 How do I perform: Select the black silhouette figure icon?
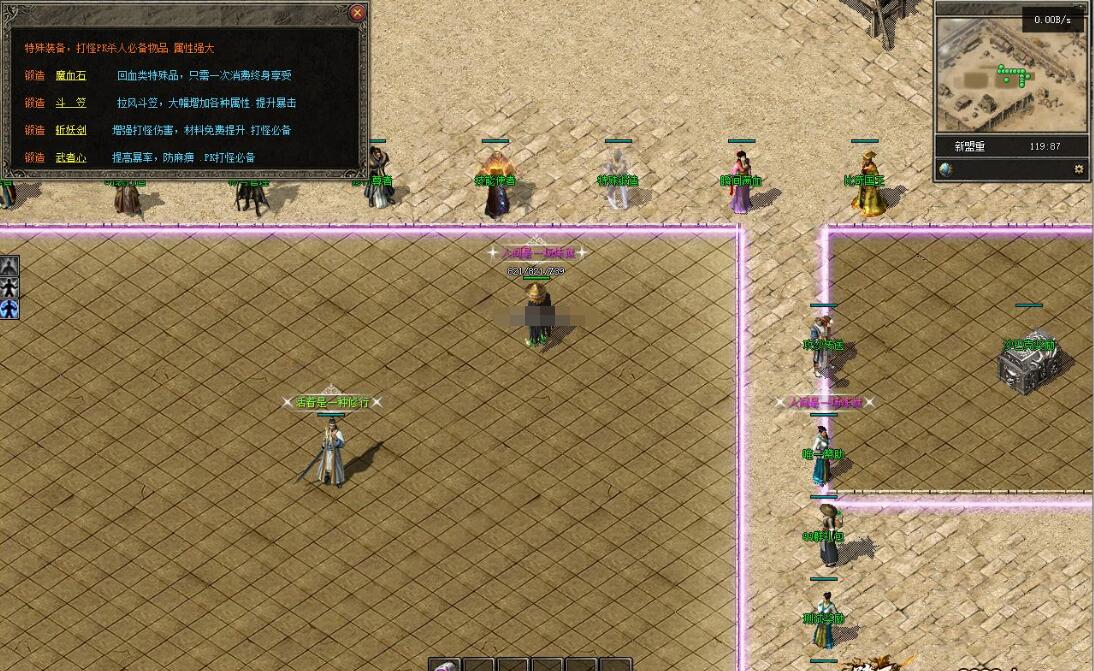[x=9, y=288]
